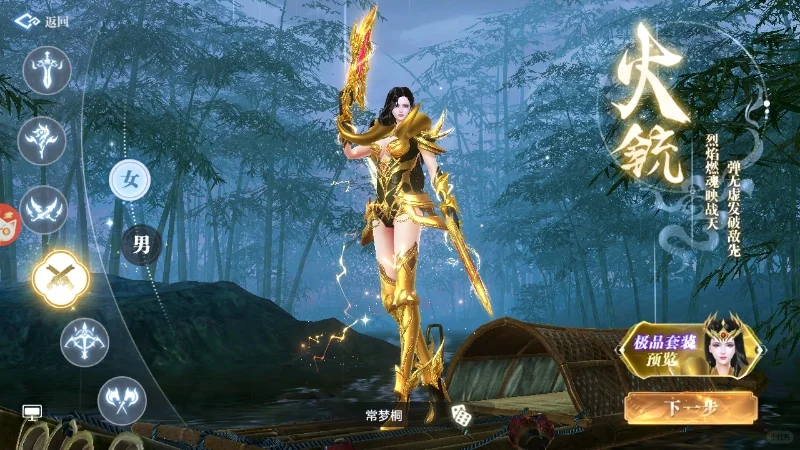Proceed with the 下一步 button
800x450 pixels.
pos(689,407)
